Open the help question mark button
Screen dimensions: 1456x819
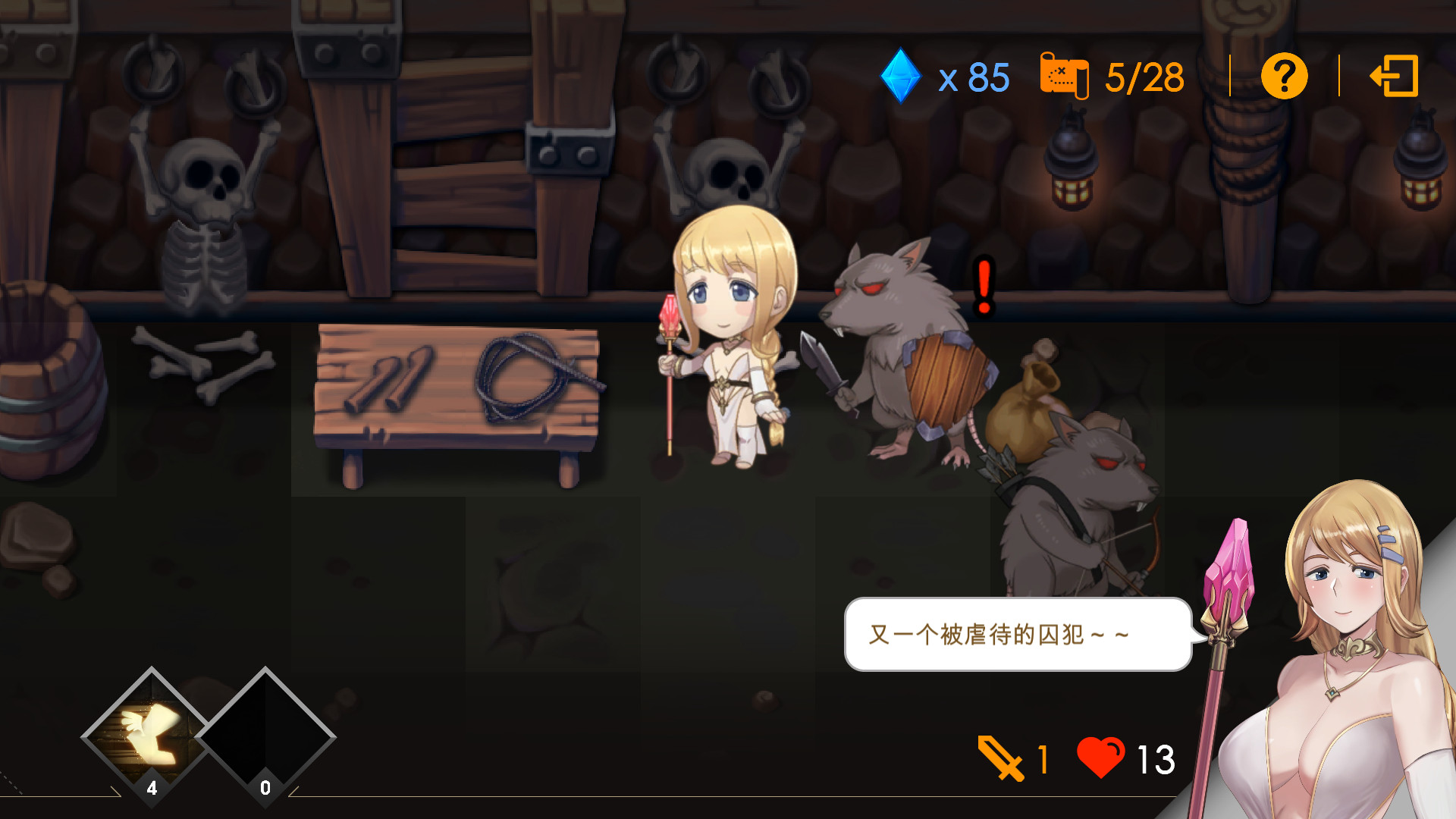[1283, 76]
